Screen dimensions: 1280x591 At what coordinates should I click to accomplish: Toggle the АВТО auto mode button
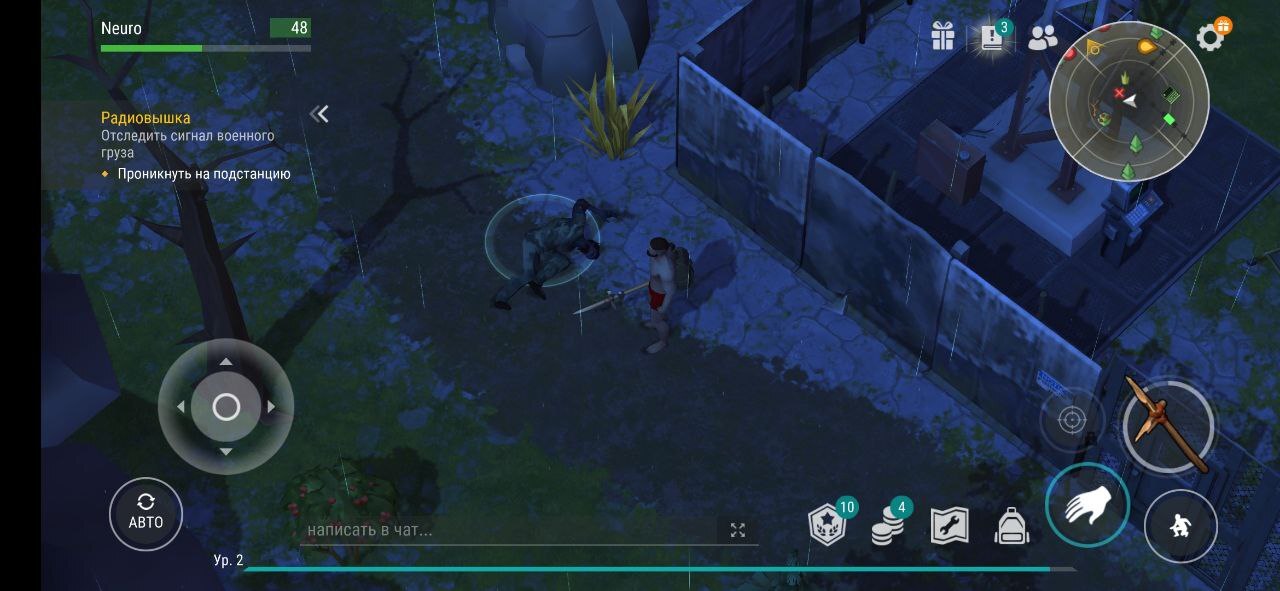[146, 514]
